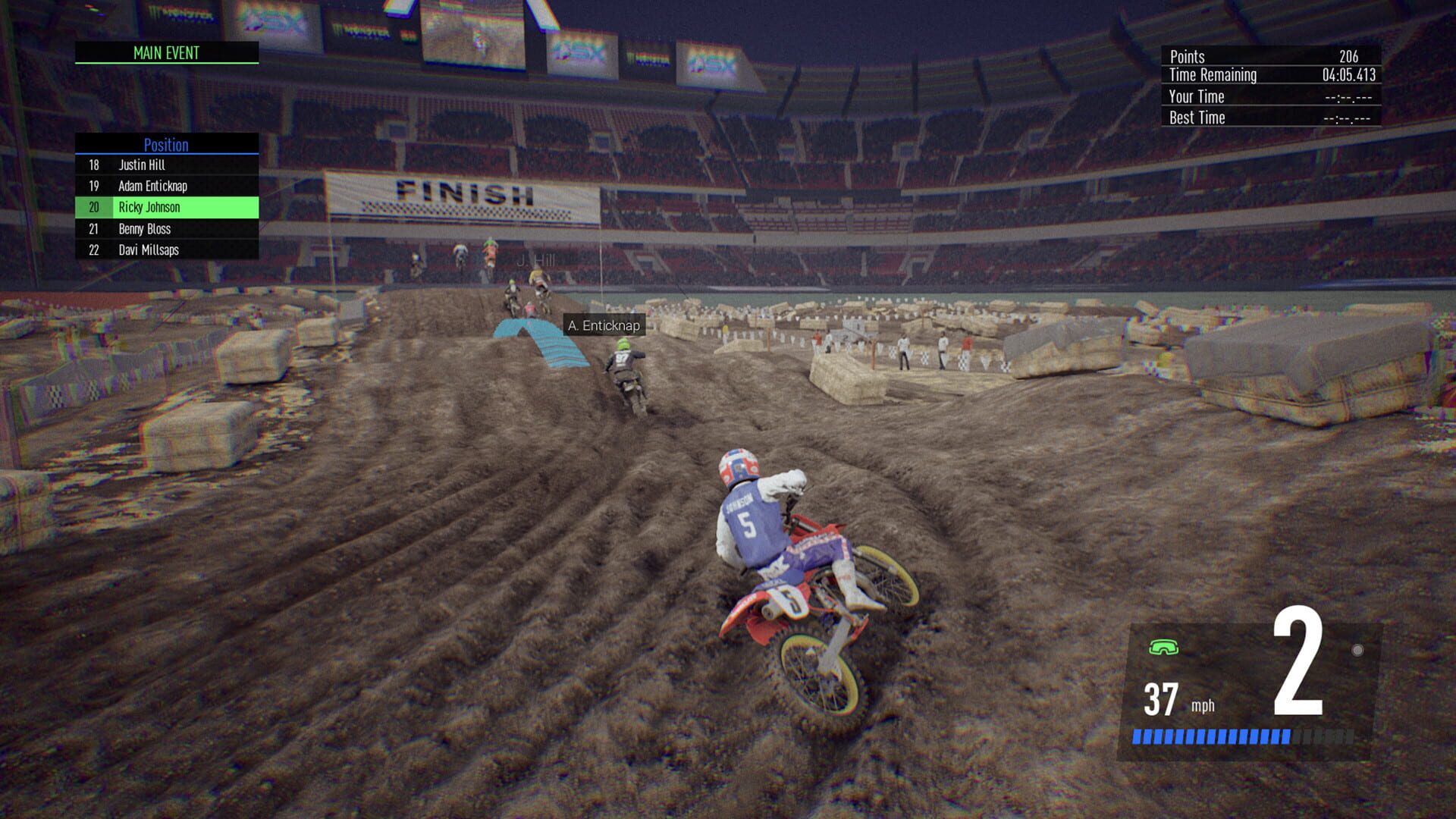Click the A. Enticknap rider name tag
This screenshot has width=1456, height=819.
603,325
